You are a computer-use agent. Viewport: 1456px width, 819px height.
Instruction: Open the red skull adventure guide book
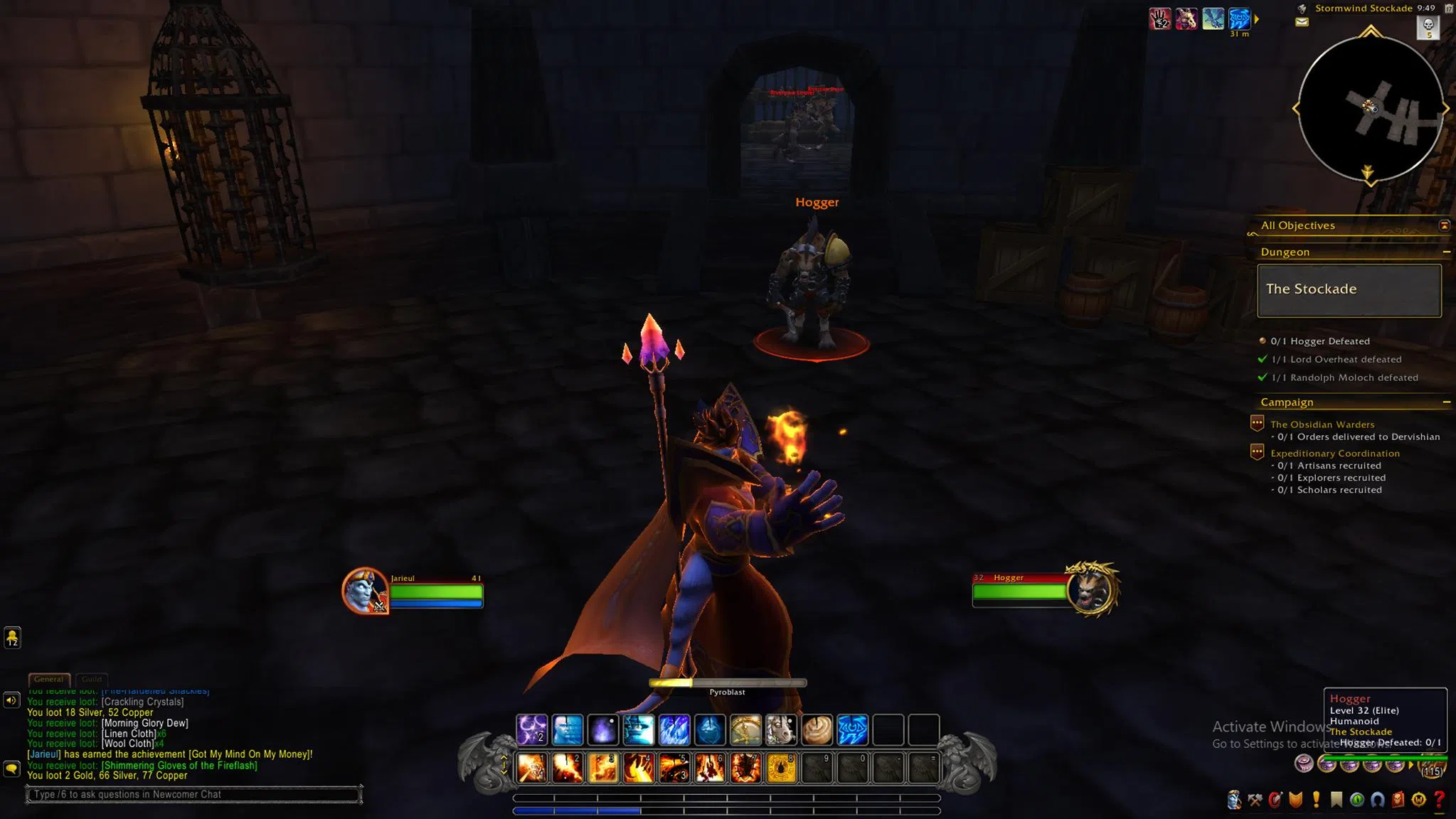coord(1398,801)
